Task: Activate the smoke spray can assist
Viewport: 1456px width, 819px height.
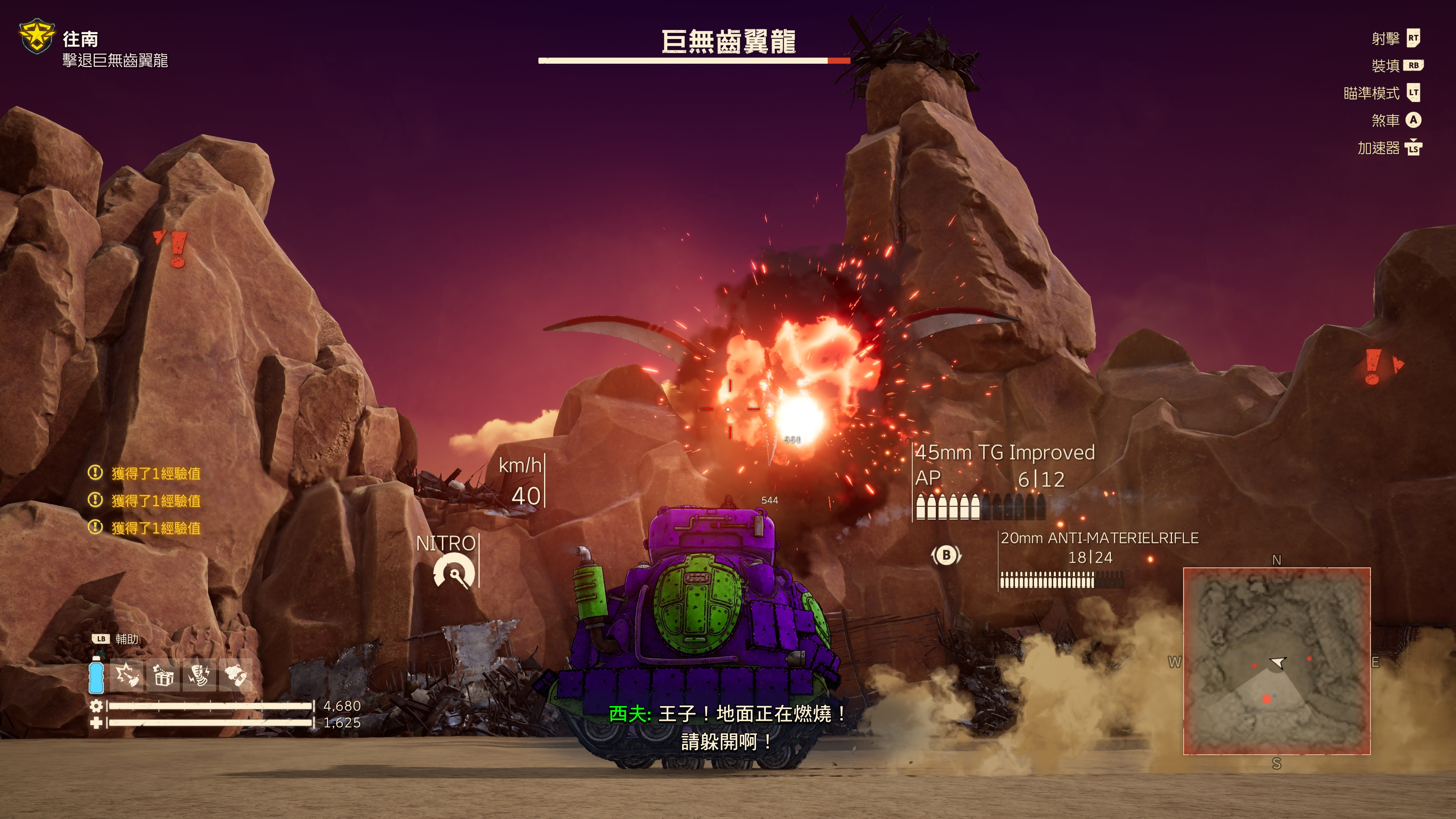Action: [235, 675]
